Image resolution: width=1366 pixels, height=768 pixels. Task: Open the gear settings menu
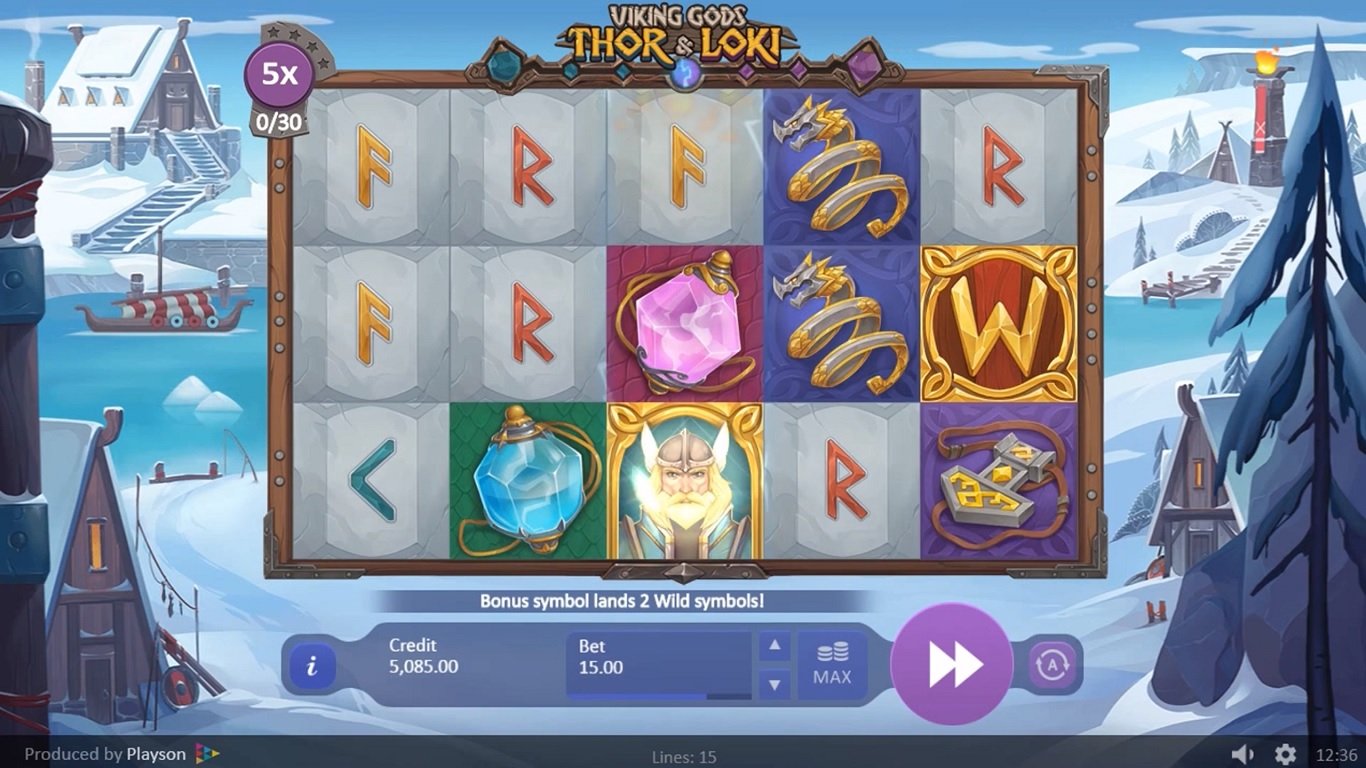tap(1286, 754)
